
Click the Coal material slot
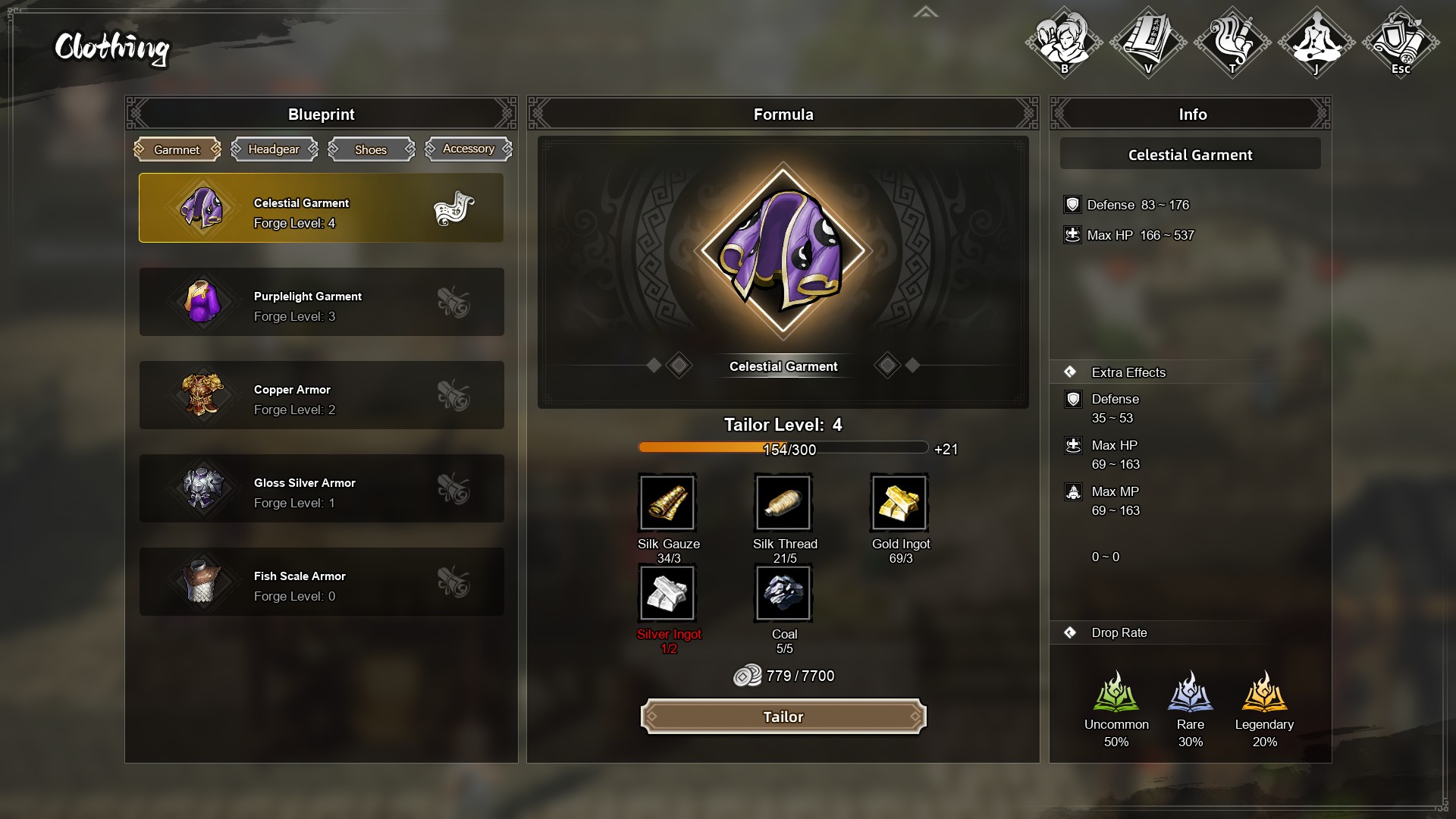point(783,593)
